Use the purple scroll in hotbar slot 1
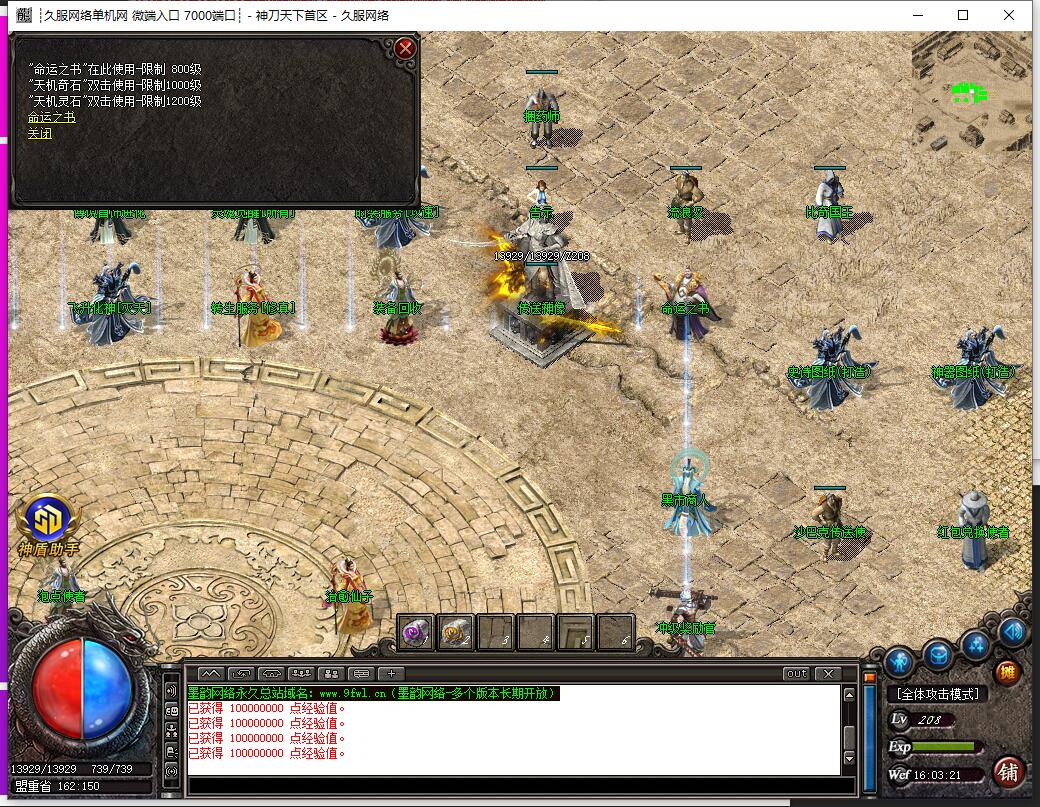 coord(416,631)
